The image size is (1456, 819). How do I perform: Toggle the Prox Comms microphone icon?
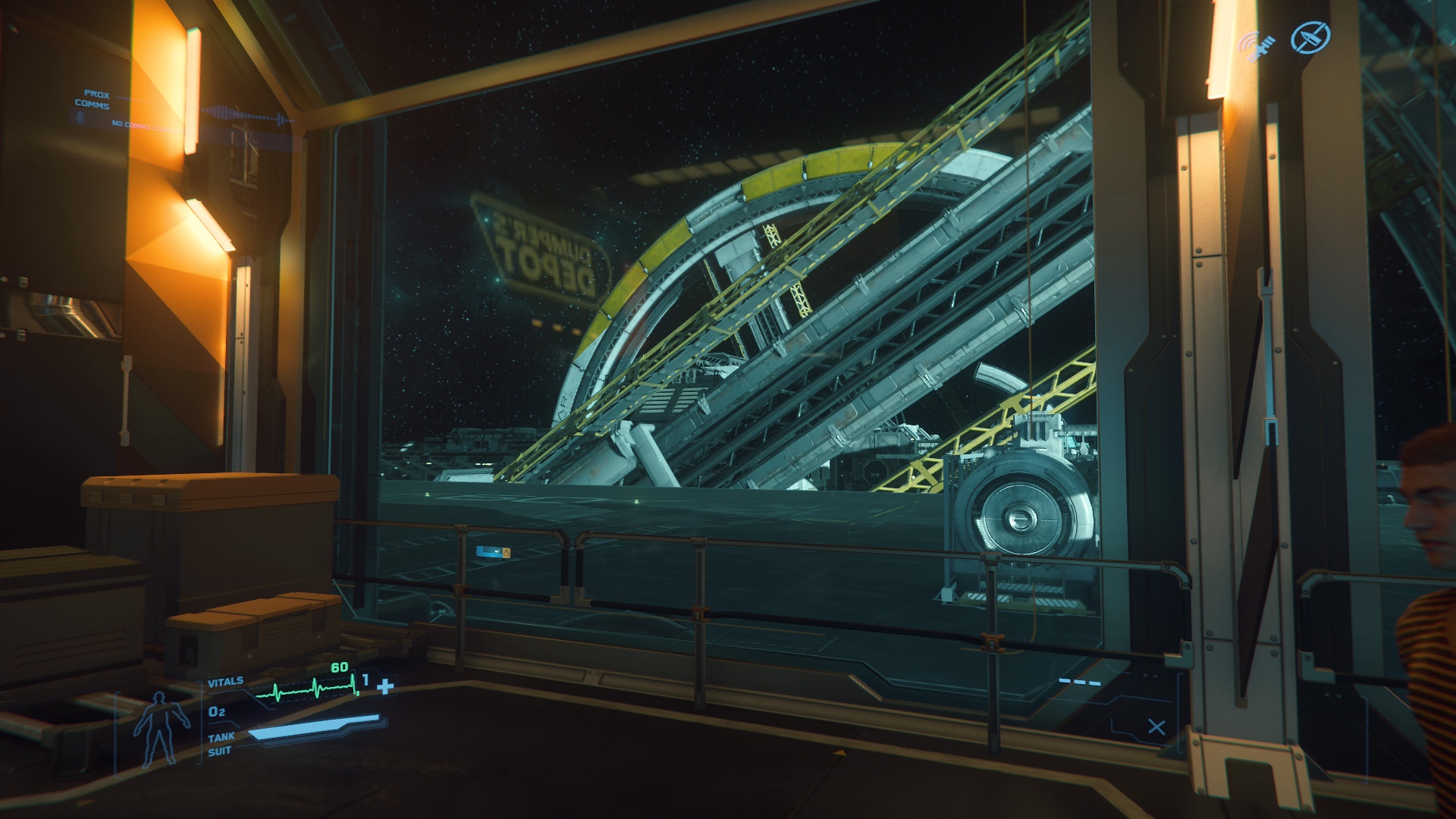coord(78,118)
